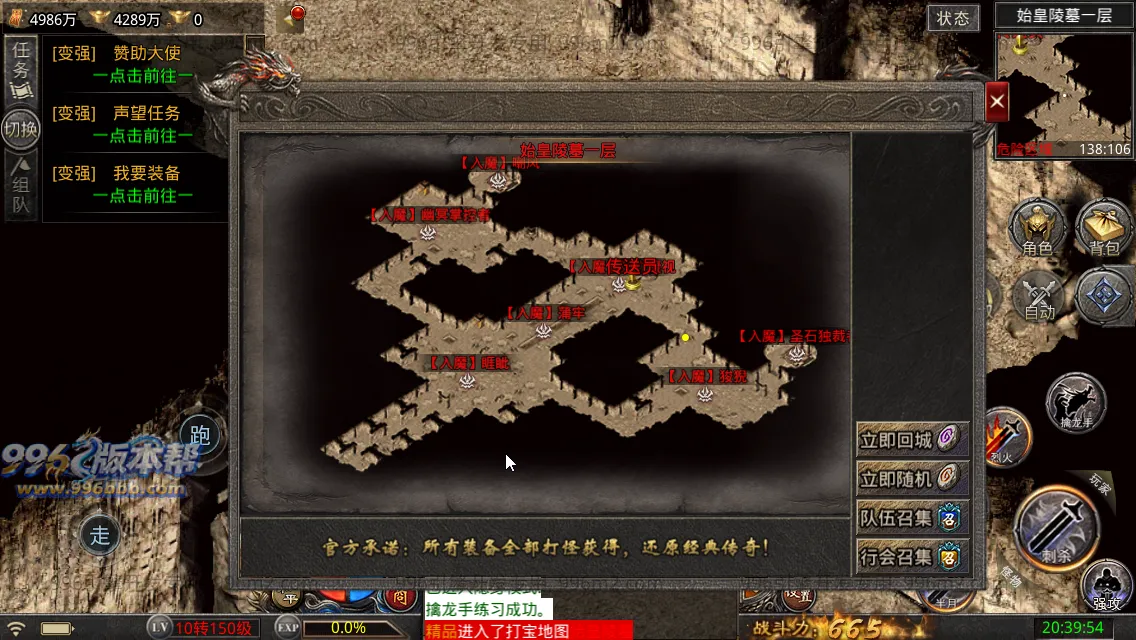The height and width of the screenshot is (640, 1136).
Task: Open the 组队 team tab
Action: pyautogui.click(x=21, y=186)
